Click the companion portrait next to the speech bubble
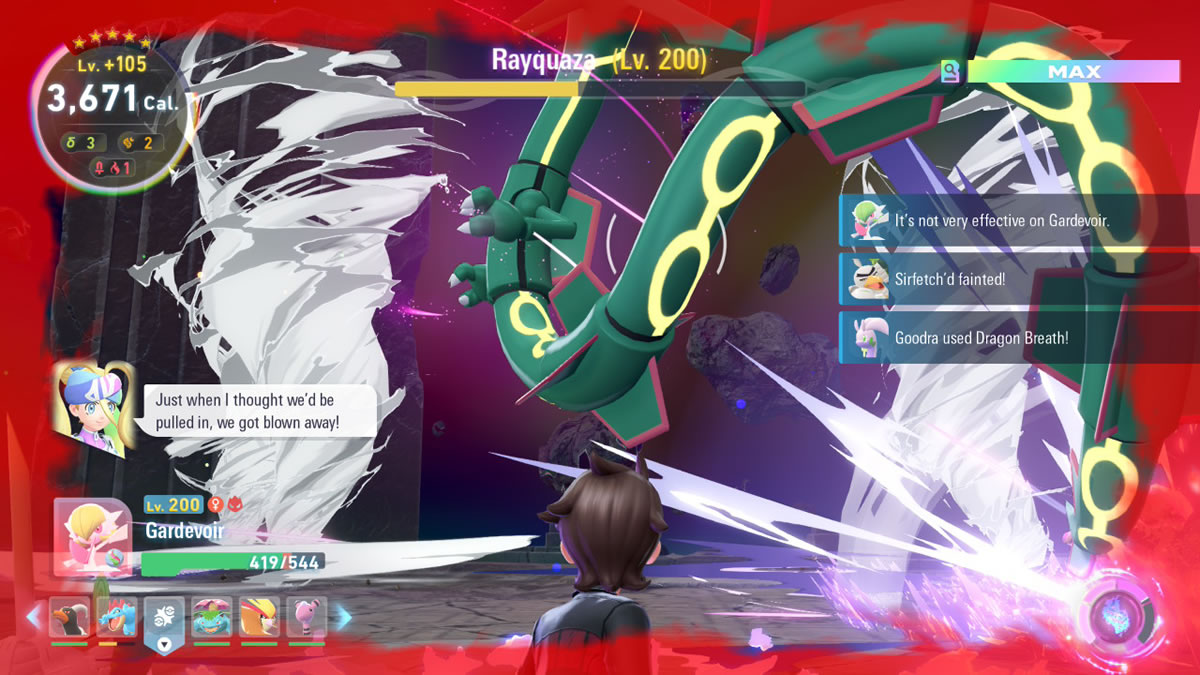The image size is (1200, 675). [95, 408]
